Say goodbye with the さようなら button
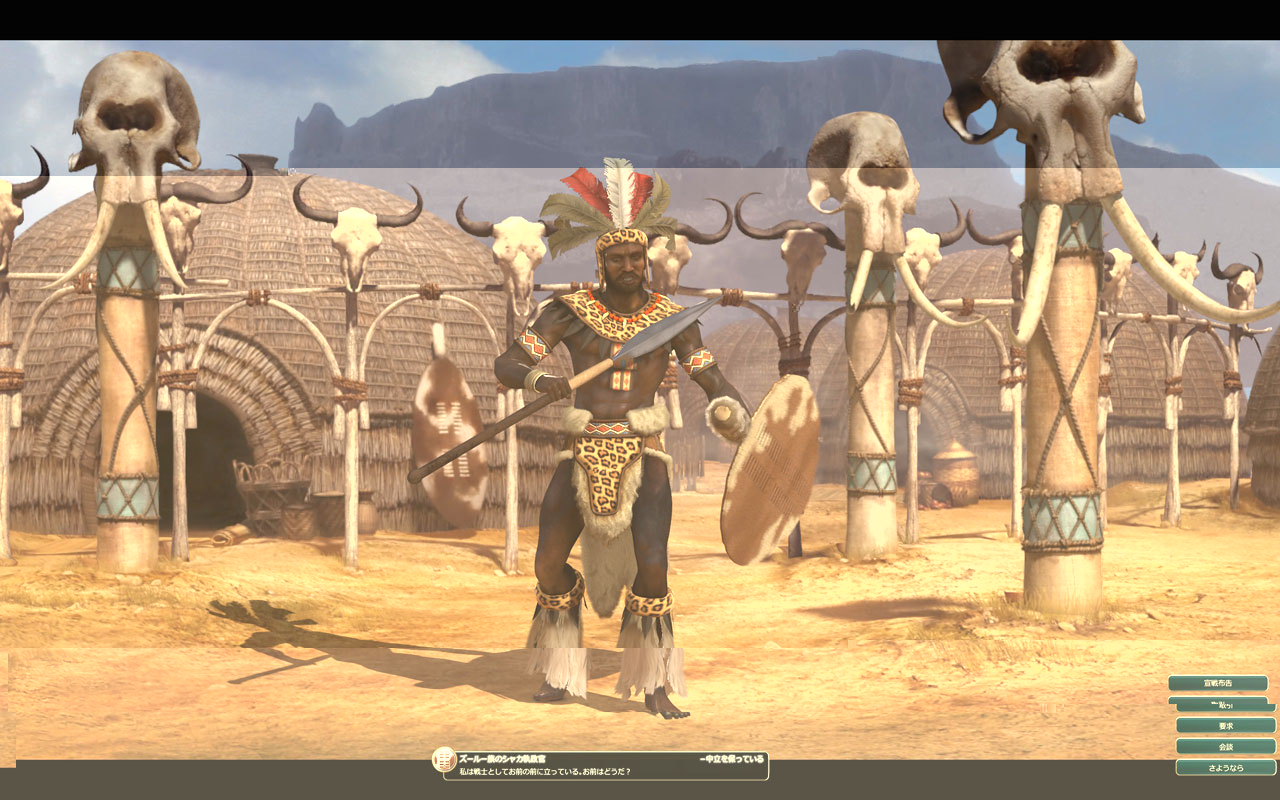The width and height of the screenshot is (1280, 800). [x=1225, y=768]
